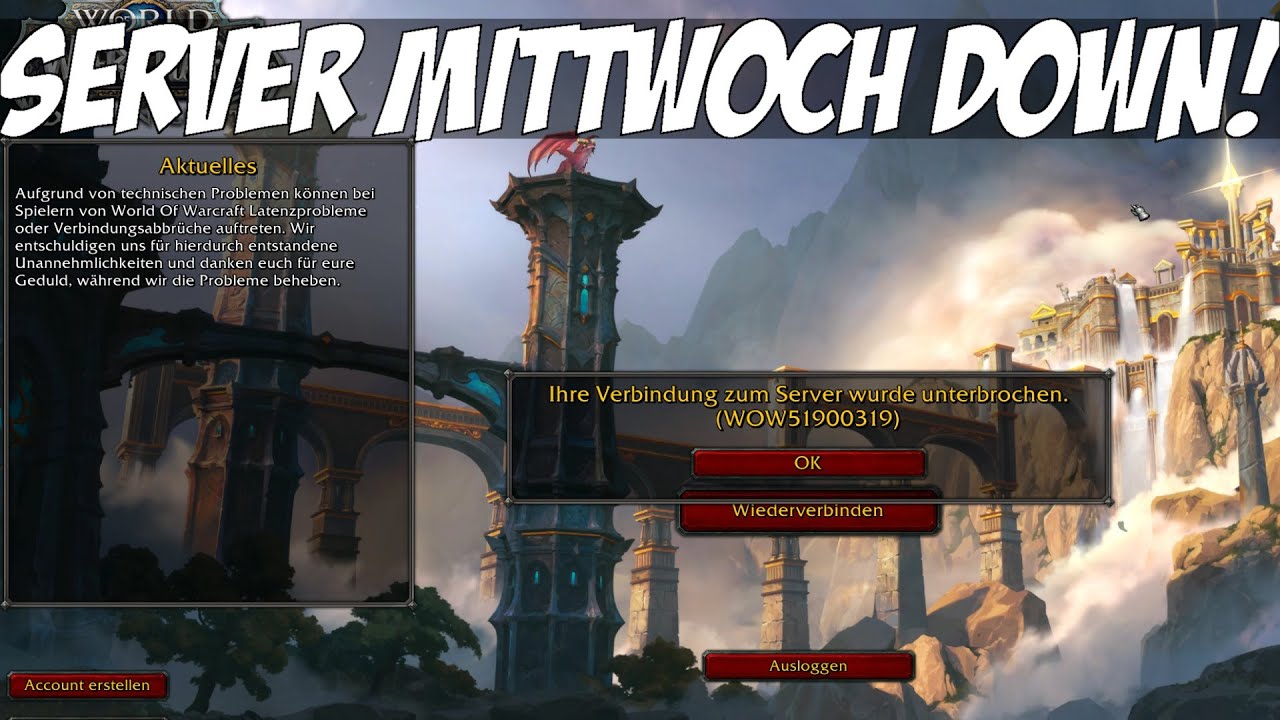1280x720 pixels.
Task: Click the Ausloggen button at the bottom
Action: 807,665
